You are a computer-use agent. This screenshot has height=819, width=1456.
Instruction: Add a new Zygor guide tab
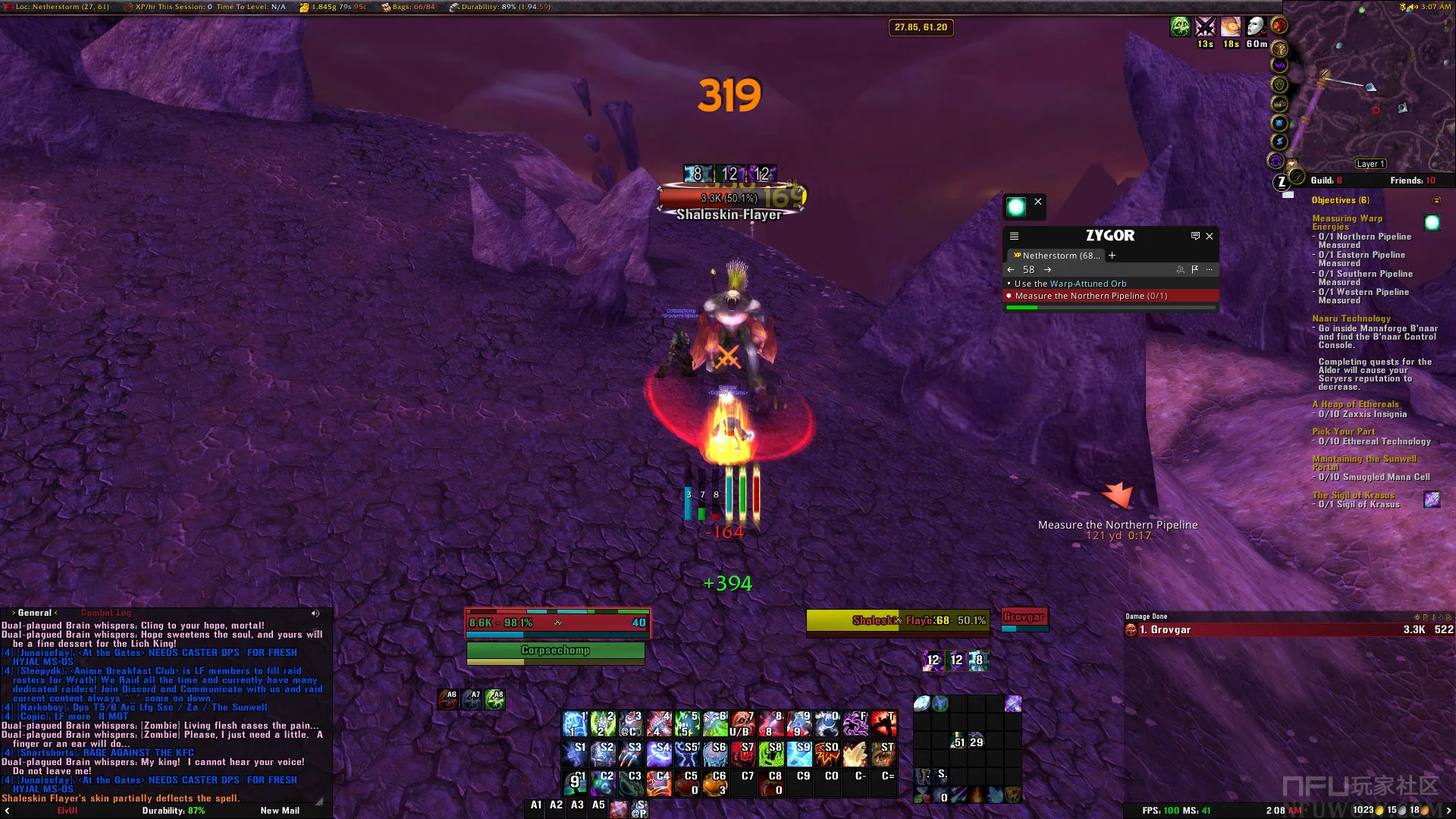click(x=1112, y=256)
